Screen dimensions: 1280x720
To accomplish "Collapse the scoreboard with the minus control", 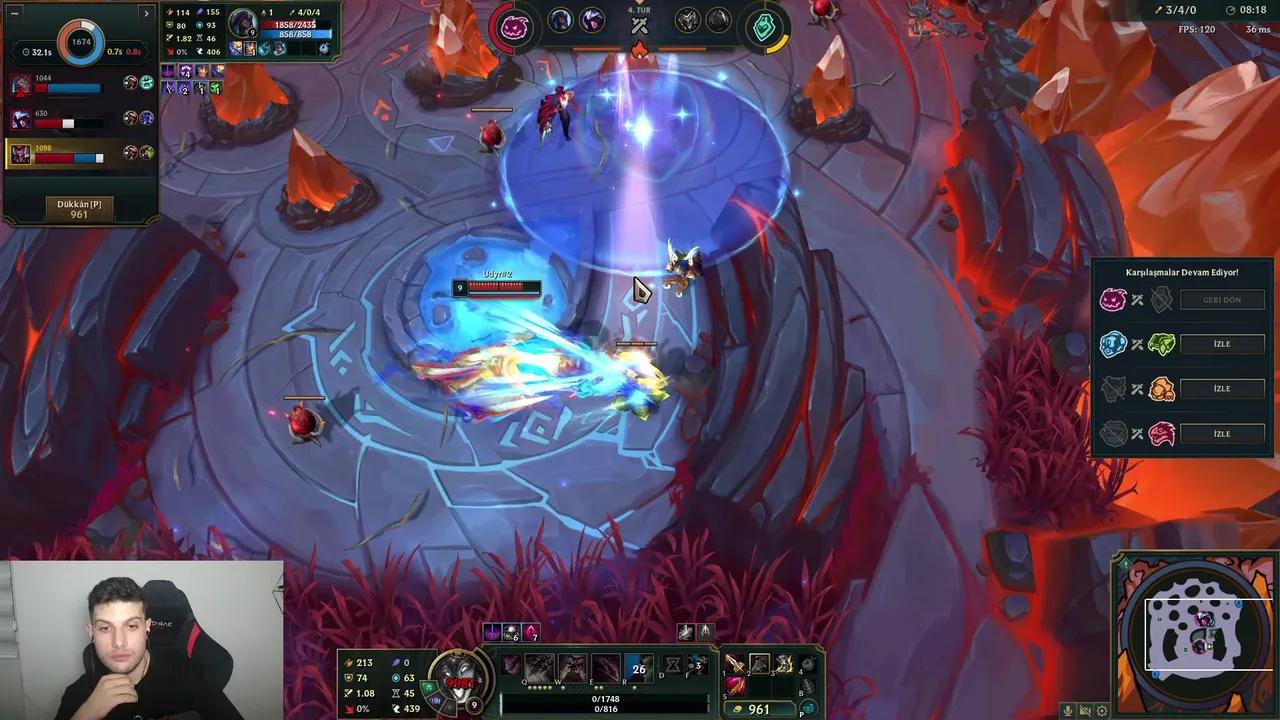I will click(14, 13).
